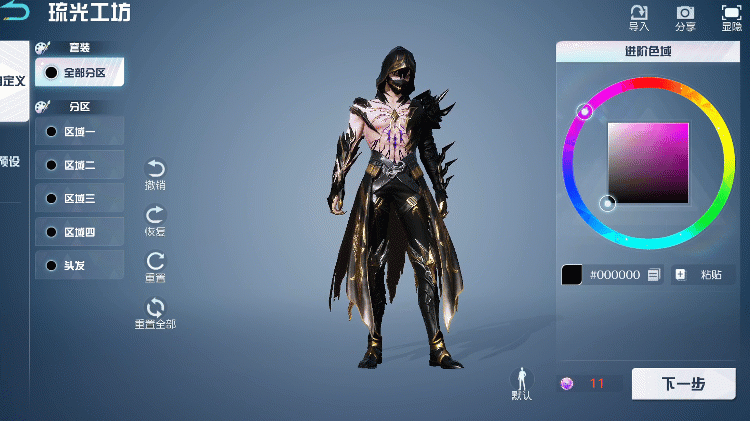Undo last change with 撤销
Screen dimensions: 750x421
(155, 174)
